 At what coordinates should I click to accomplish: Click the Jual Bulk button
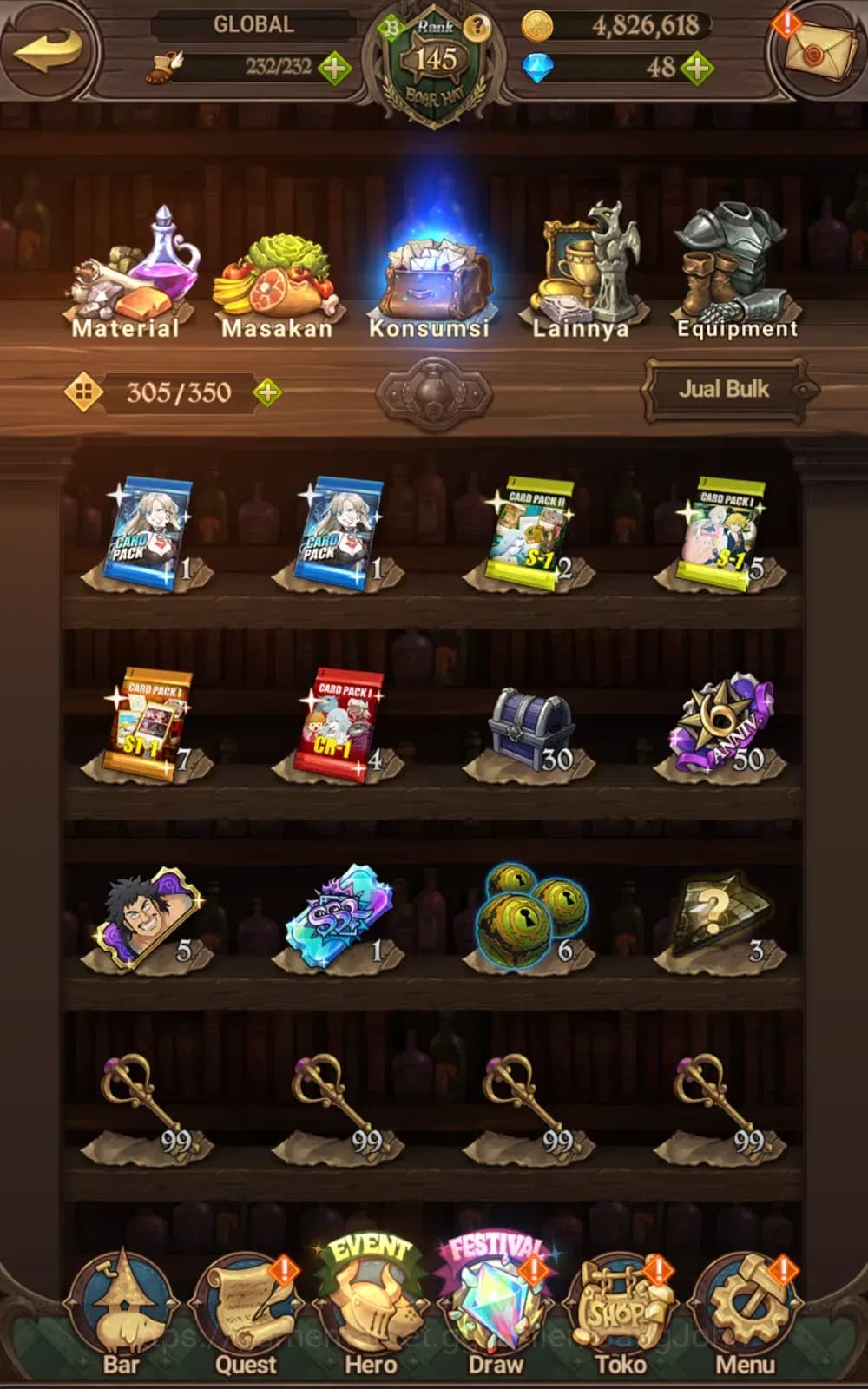pos(724,390)
